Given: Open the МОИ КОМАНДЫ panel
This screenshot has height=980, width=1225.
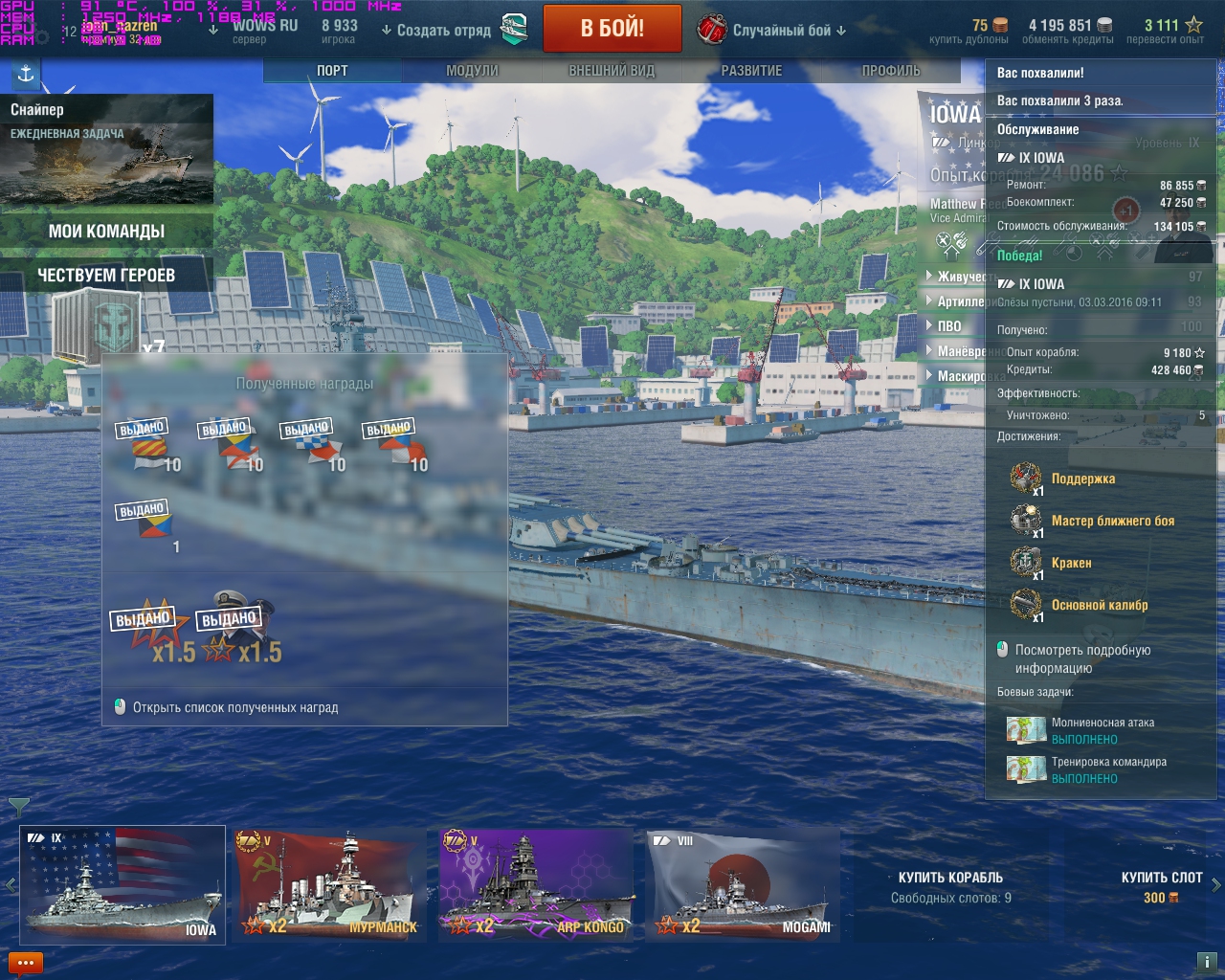Looking at the screenshot, I should (x=106, y=232).
